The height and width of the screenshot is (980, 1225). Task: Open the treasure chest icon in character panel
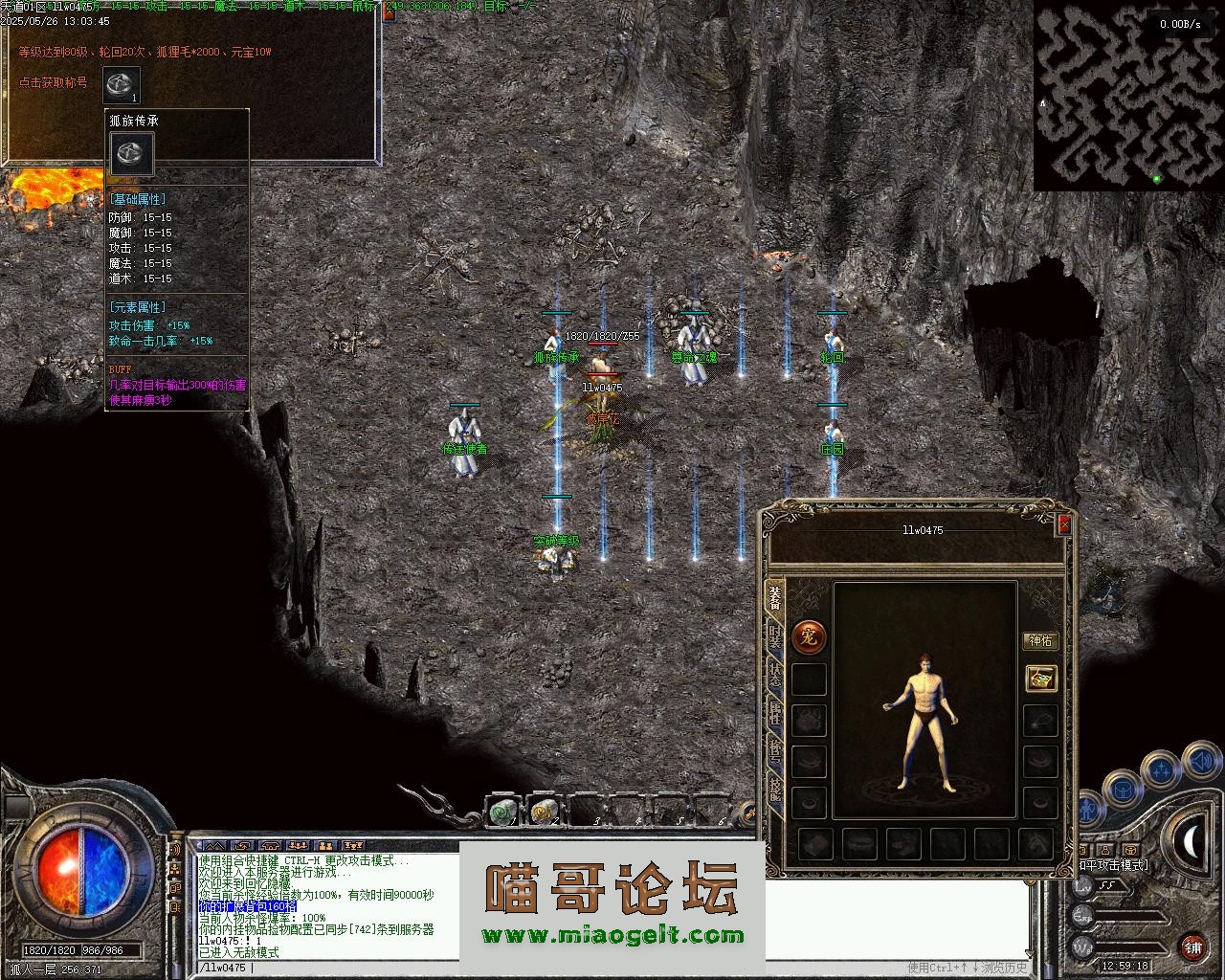[x=1040, y=678]
